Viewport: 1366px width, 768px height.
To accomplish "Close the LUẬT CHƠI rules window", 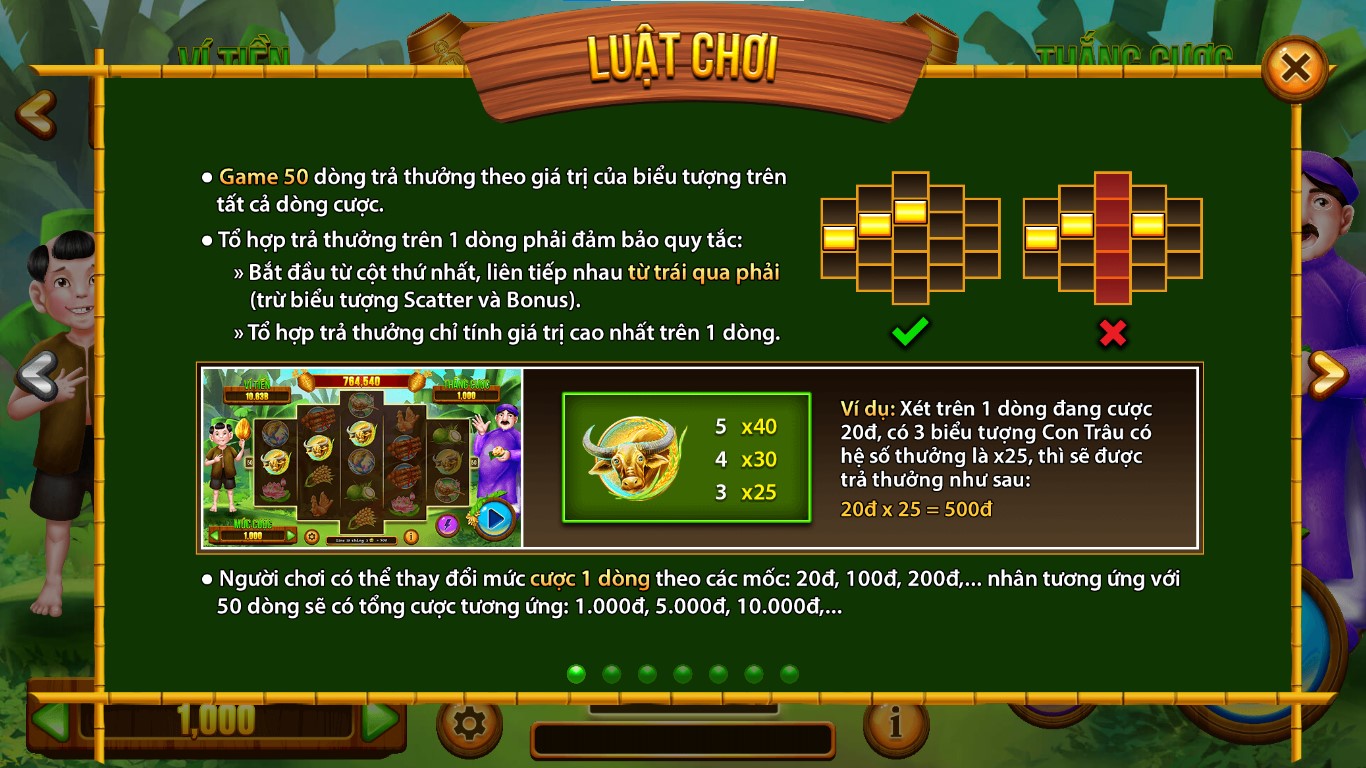I will coord(1297,67).
